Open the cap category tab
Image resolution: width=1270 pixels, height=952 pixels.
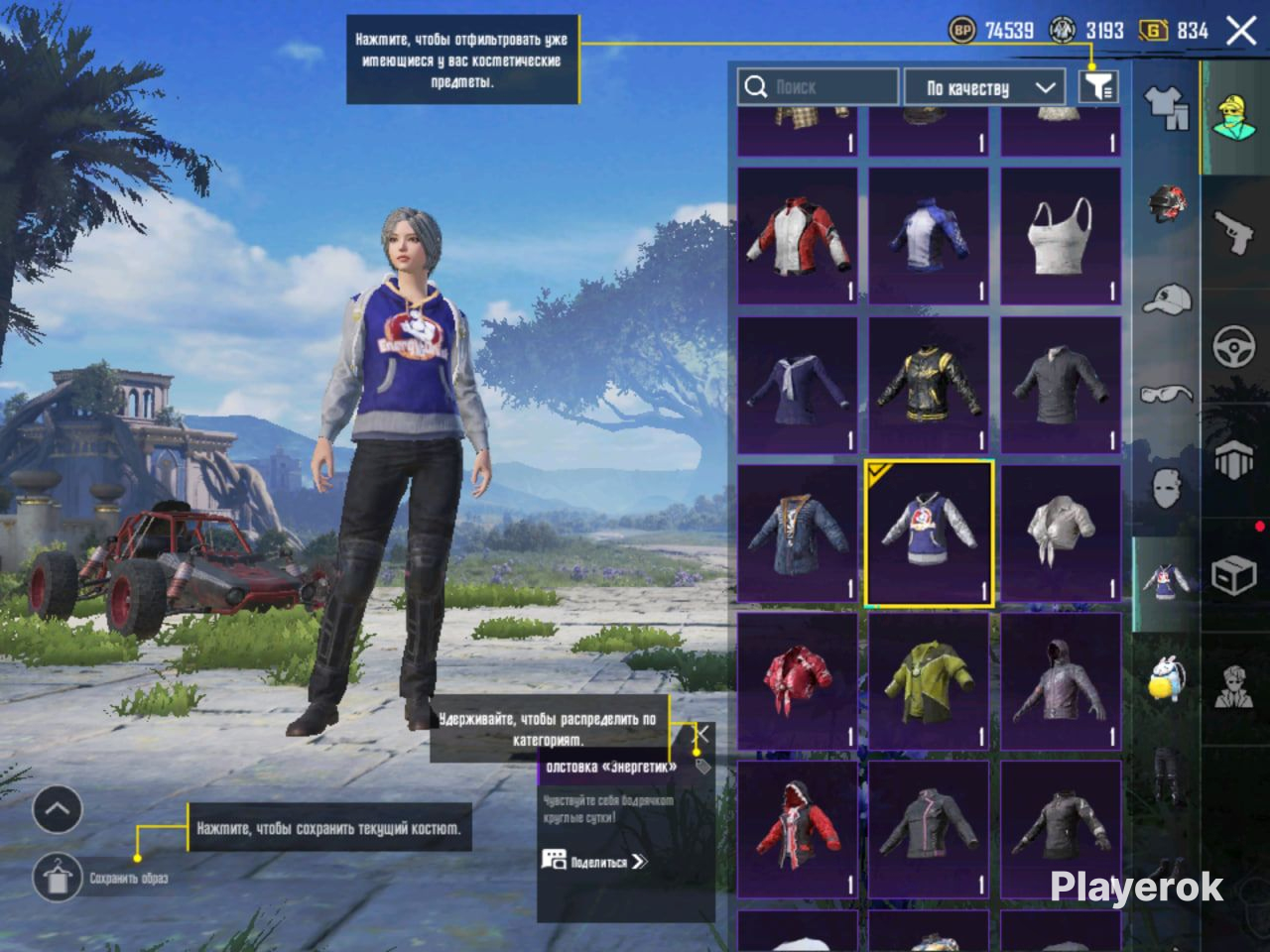tap(1167, 297)
